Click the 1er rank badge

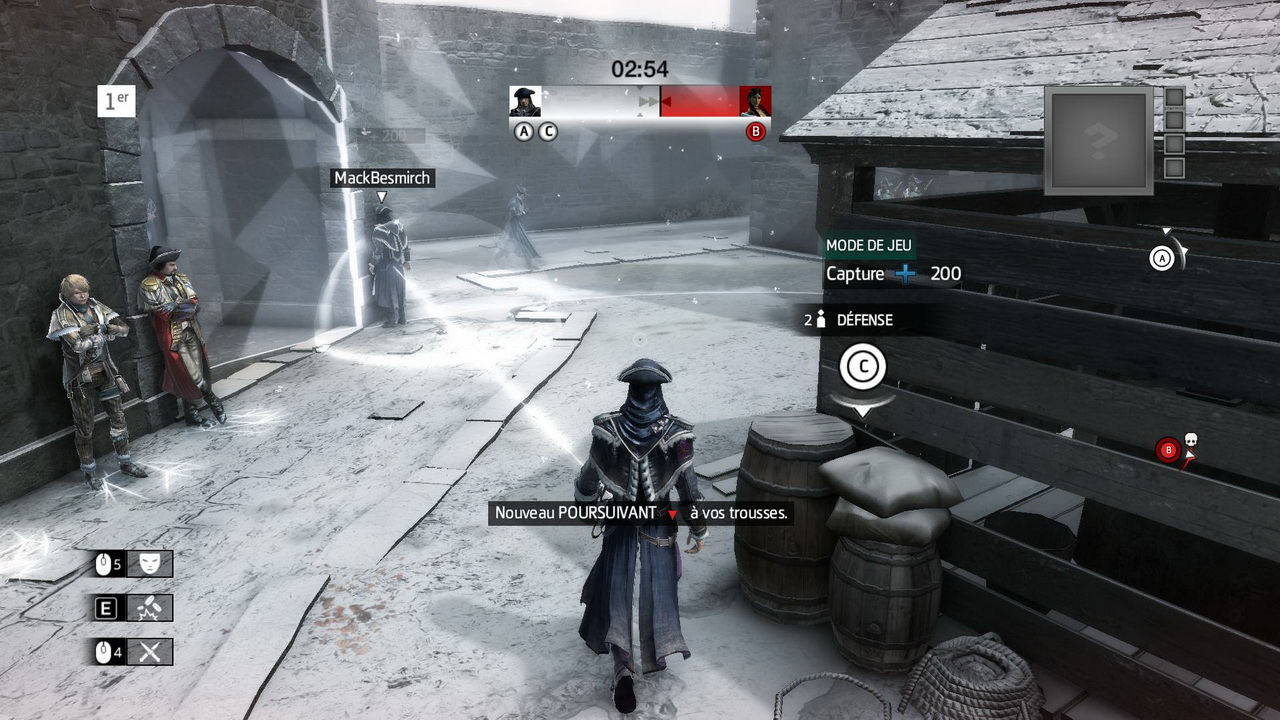pos(116,101)
